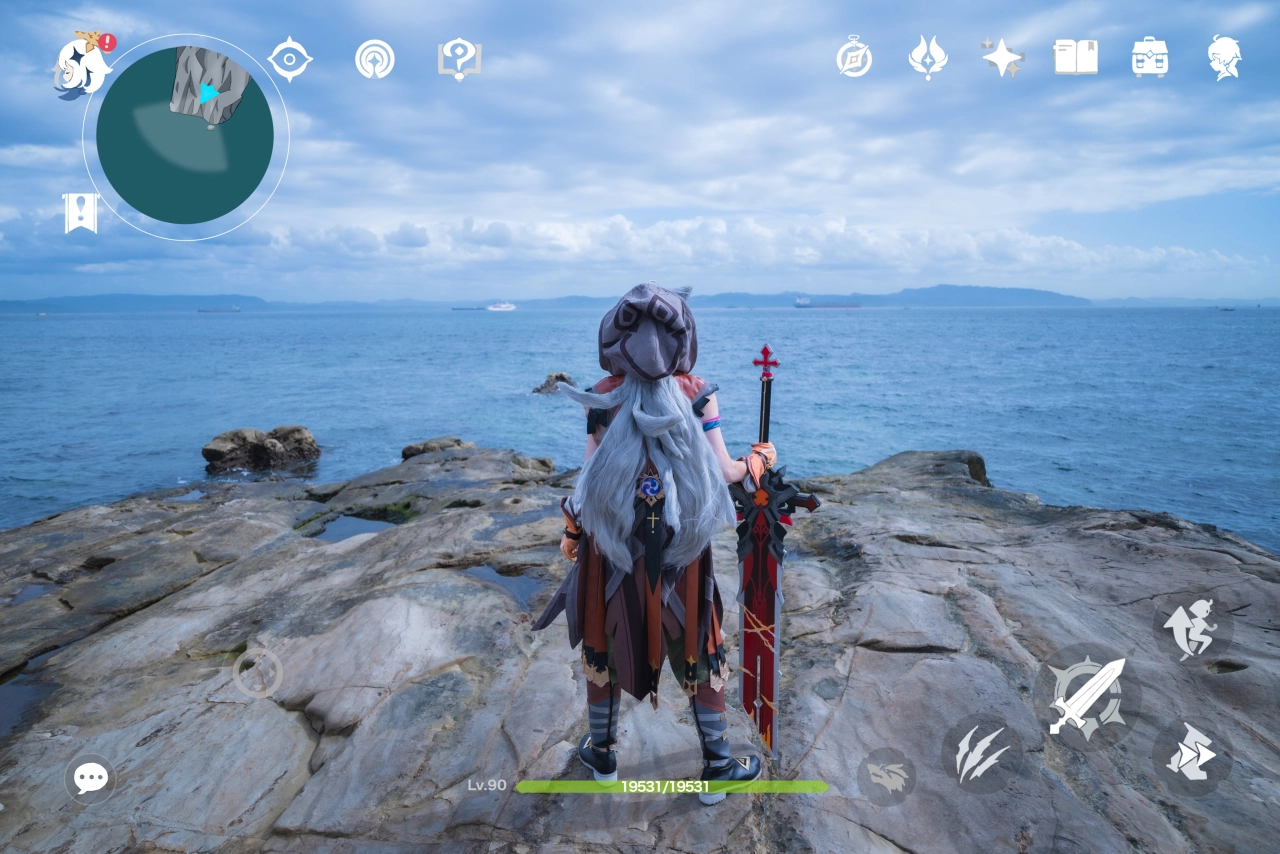Activate the dimmed elemental burst icon
1280x854 pixels.
[x=886, y=777]
